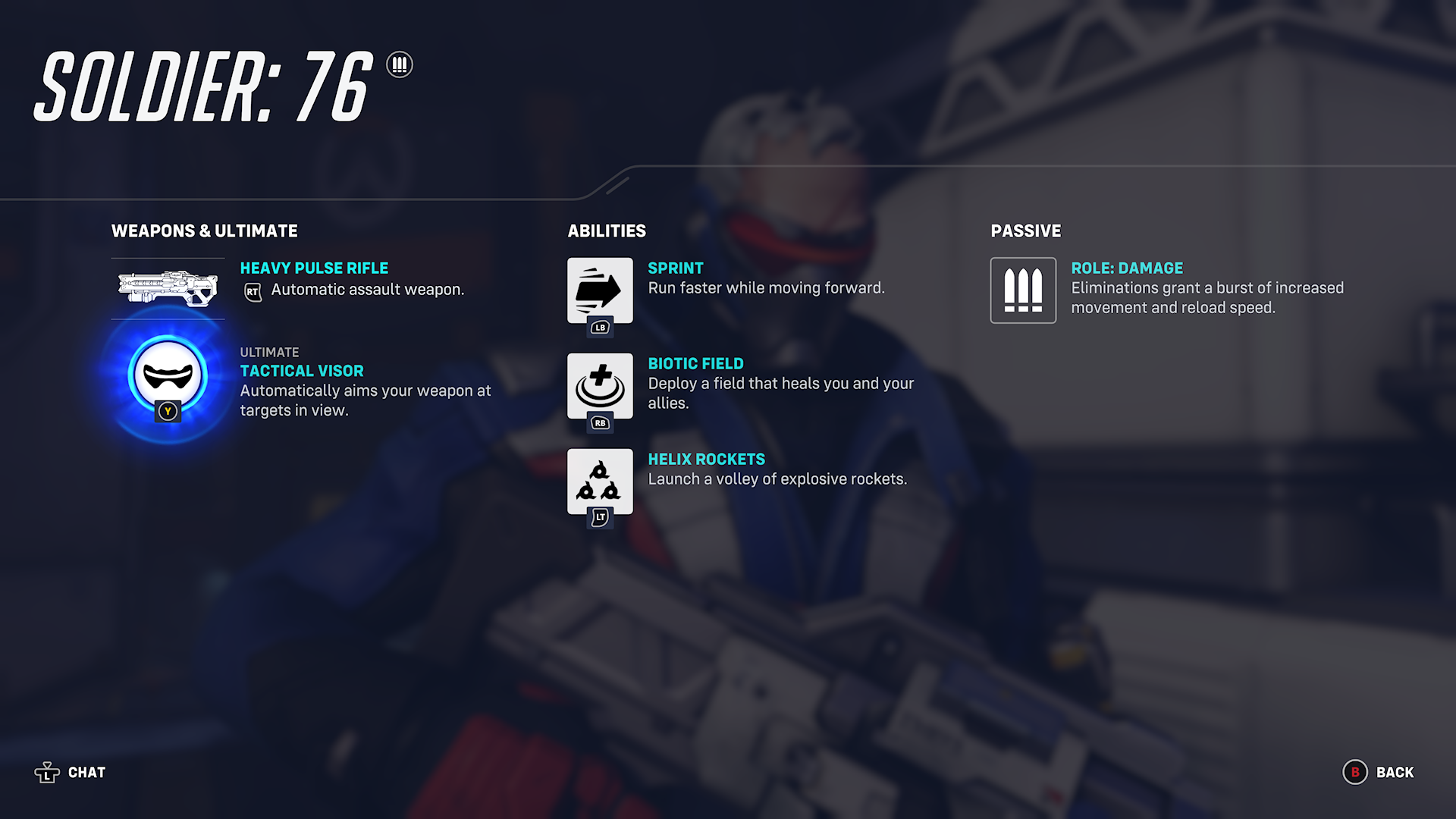Select the Heavy Pulse Rifle weapon icon
This screenshot has width=1456, height=819.
(168, 289)
